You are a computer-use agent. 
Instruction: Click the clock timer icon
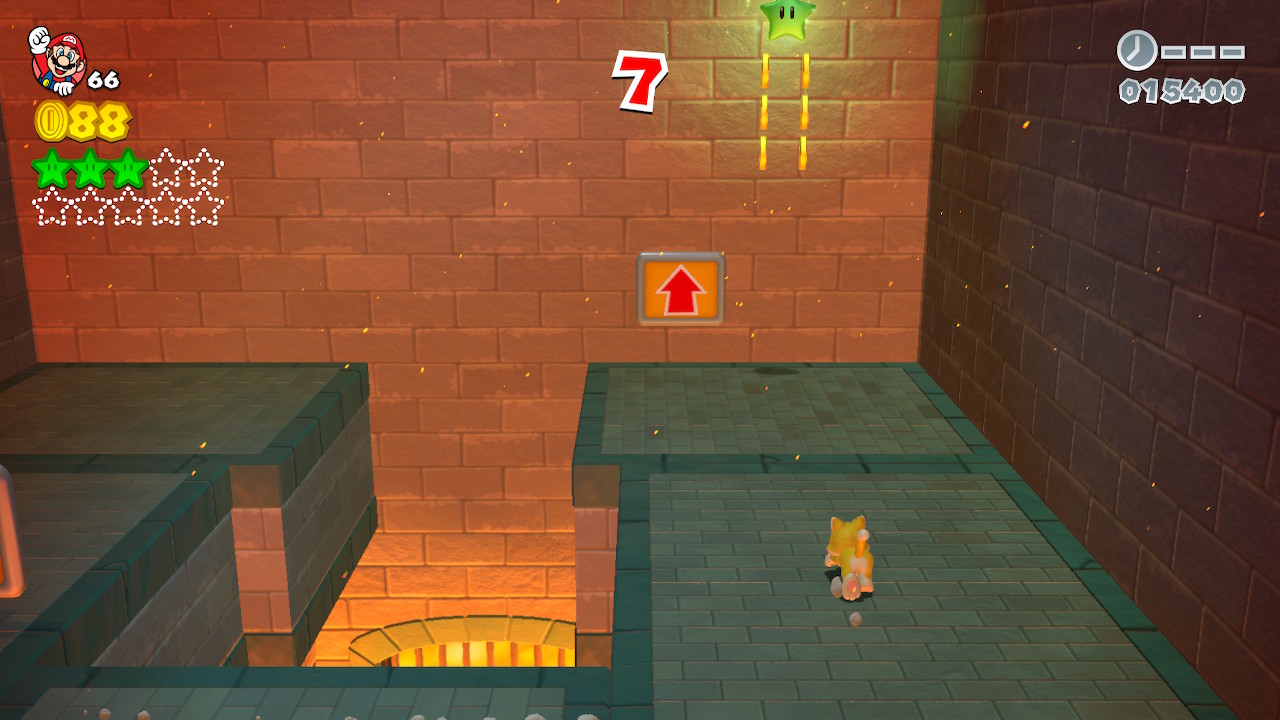(x=1136, y=50)
